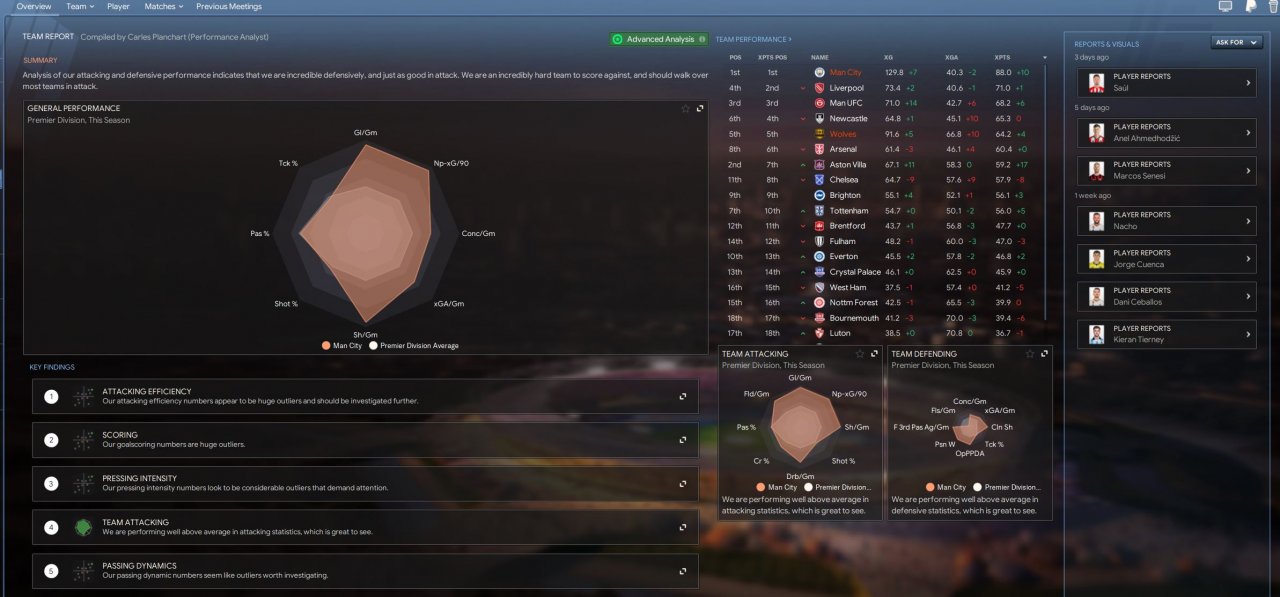
Task: Expand the Pressing Intensity finding
Action: click(683, 483)
